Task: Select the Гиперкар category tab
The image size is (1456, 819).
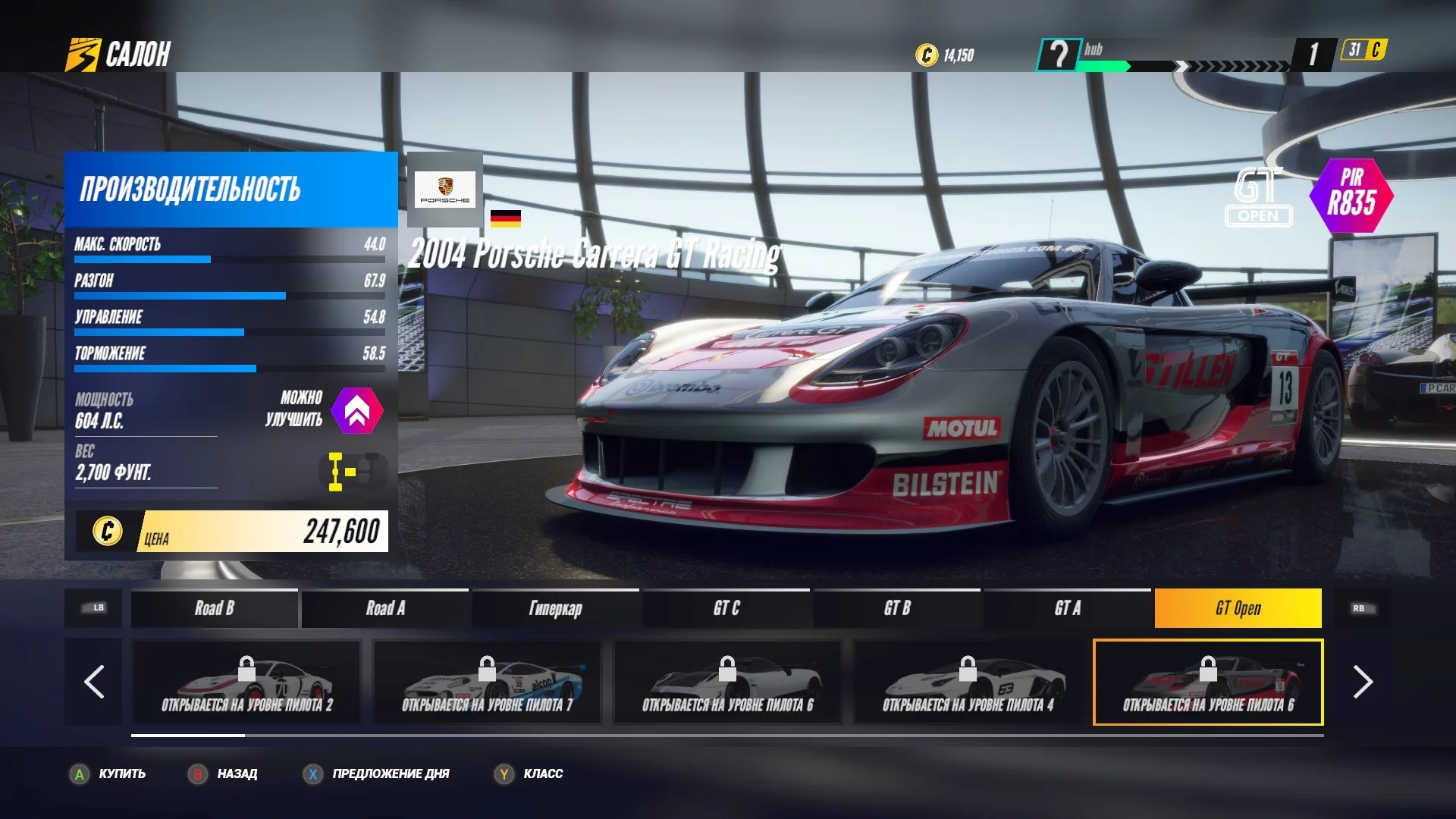Action: [x=555, y=608]
